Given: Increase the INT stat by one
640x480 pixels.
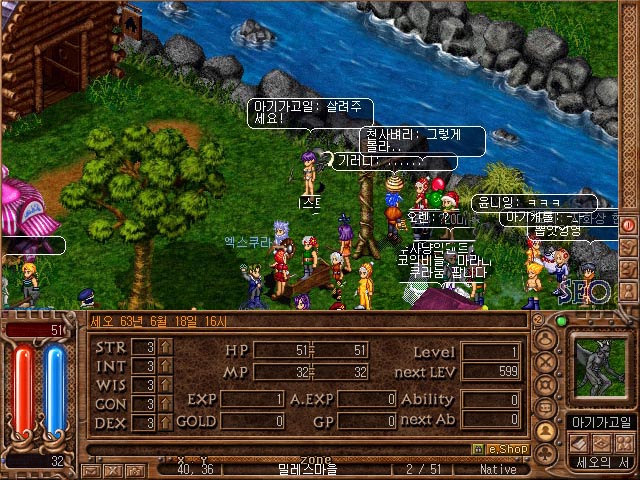Looking at the screenshot, I should [165, 366].
